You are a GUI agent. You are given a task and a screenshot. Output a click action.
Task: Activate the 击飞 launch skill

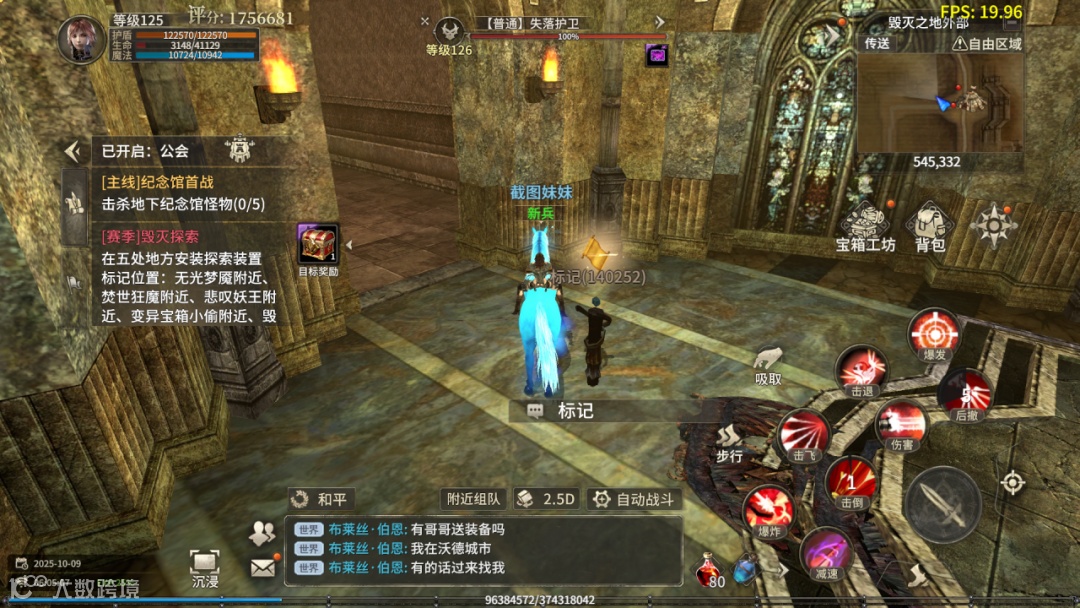[x=805, y=434]
